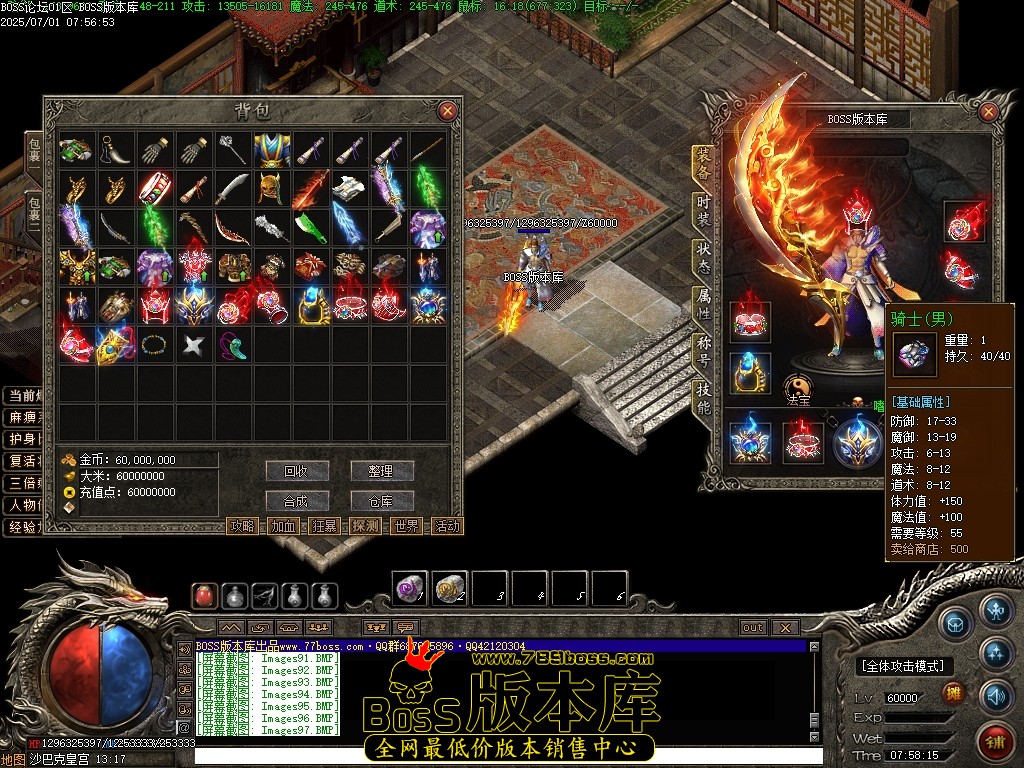
Task: Open the 技能 skills tab
Action: (704, 398)
